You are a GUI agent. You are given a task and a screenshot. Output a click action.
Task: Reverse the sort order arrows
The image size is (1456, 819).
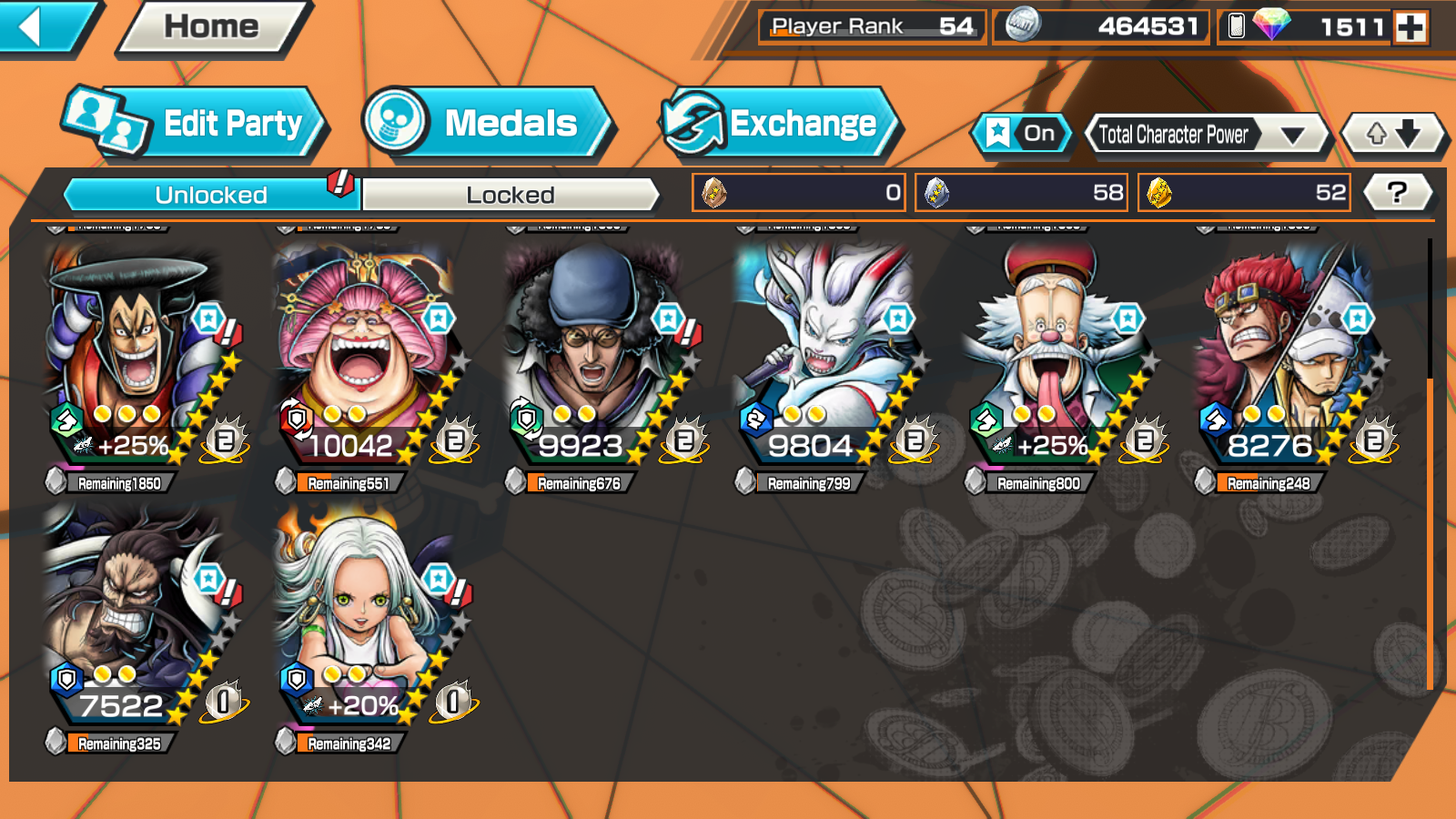[x=1393, y=134]
